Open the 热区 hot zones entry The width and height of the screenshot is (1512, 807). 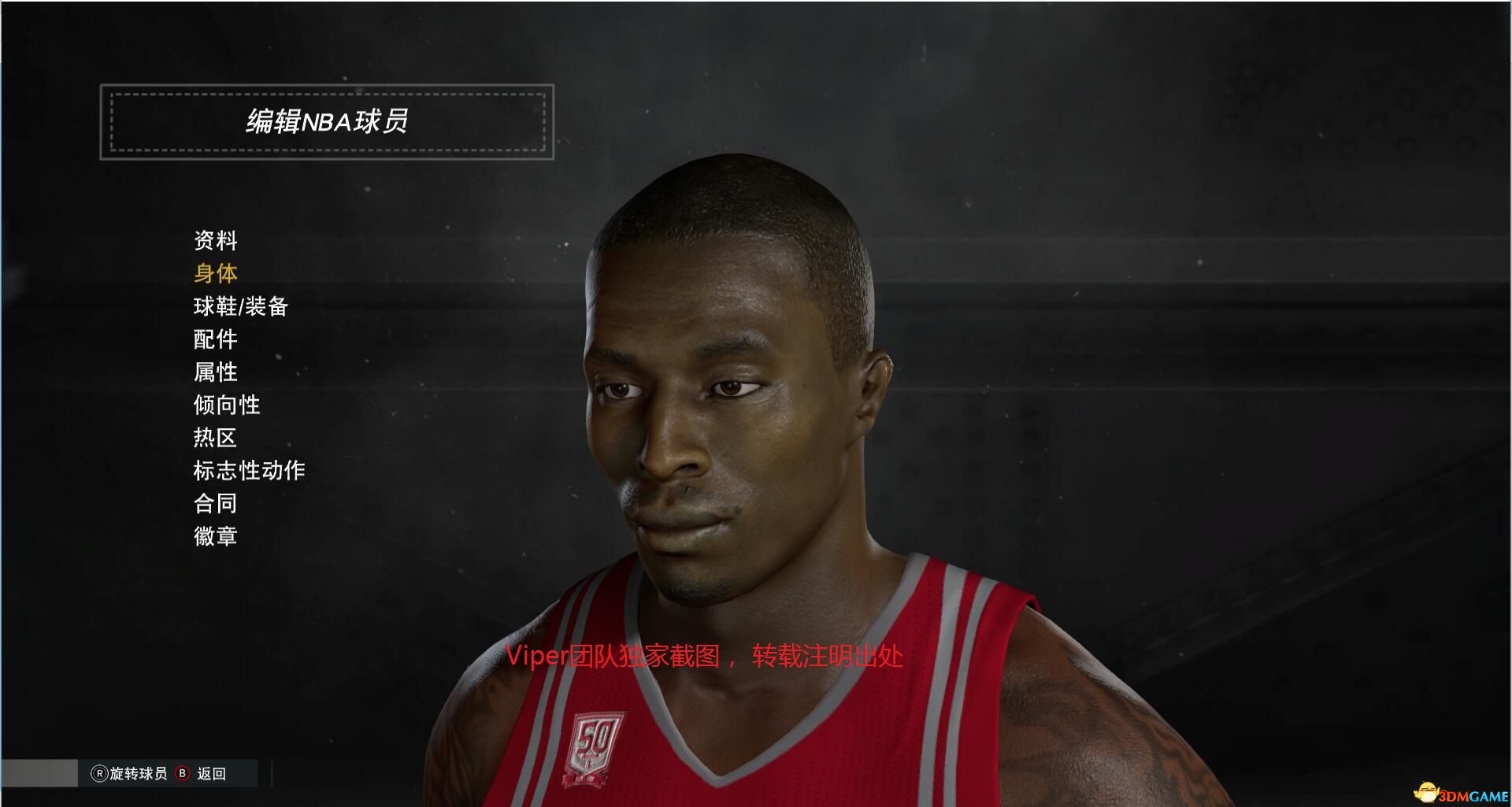(x=215, y=438)
